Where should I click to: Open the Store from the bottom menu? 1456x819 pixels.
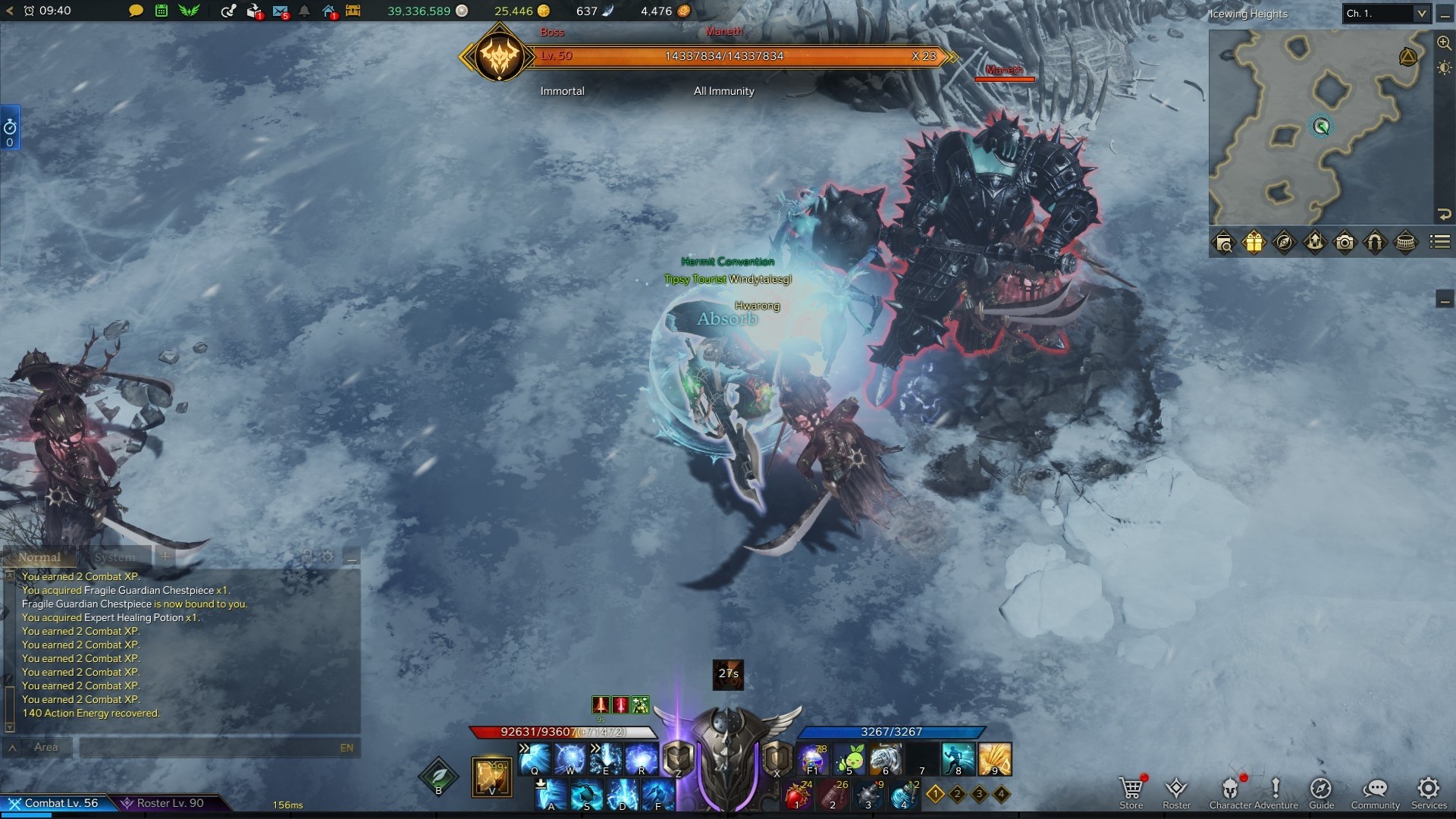click(1131, 789)
